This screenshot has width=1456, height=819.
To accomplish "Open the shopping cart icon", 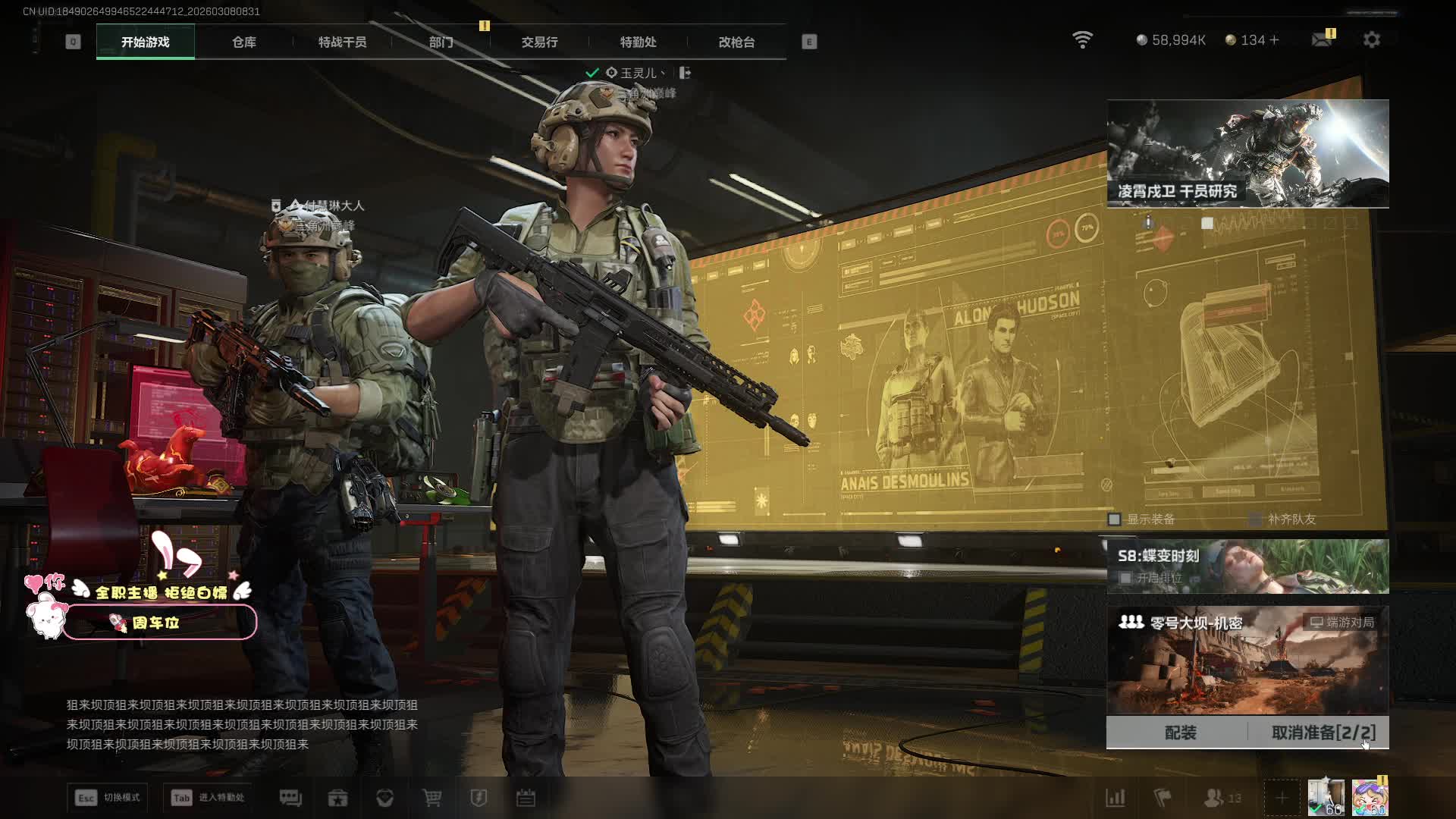I will click(x=431, y=798).
